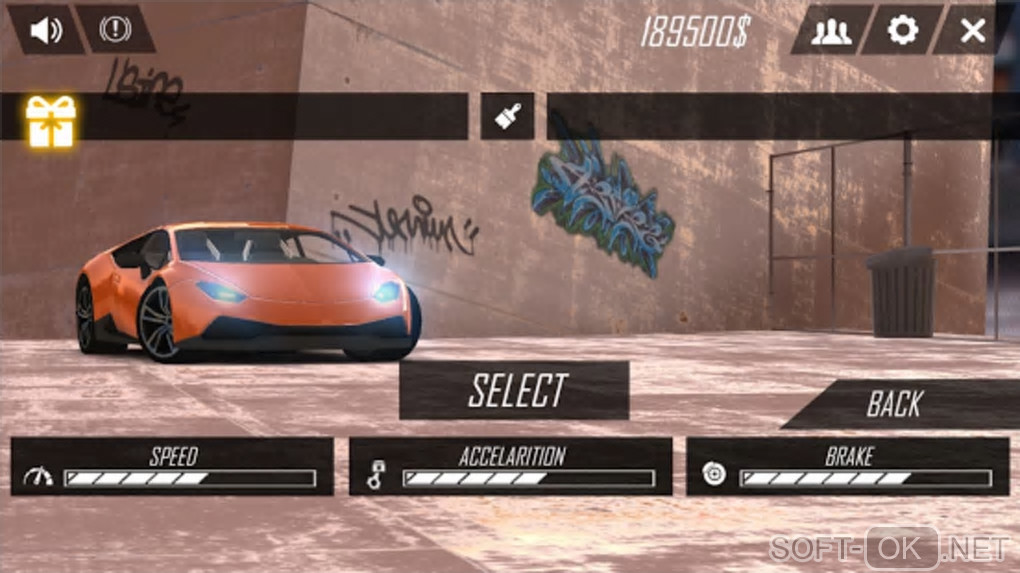The height and width of the screenshot is (573, 1020).
Task: Close the garage with the X button
Action: (972, 31)
